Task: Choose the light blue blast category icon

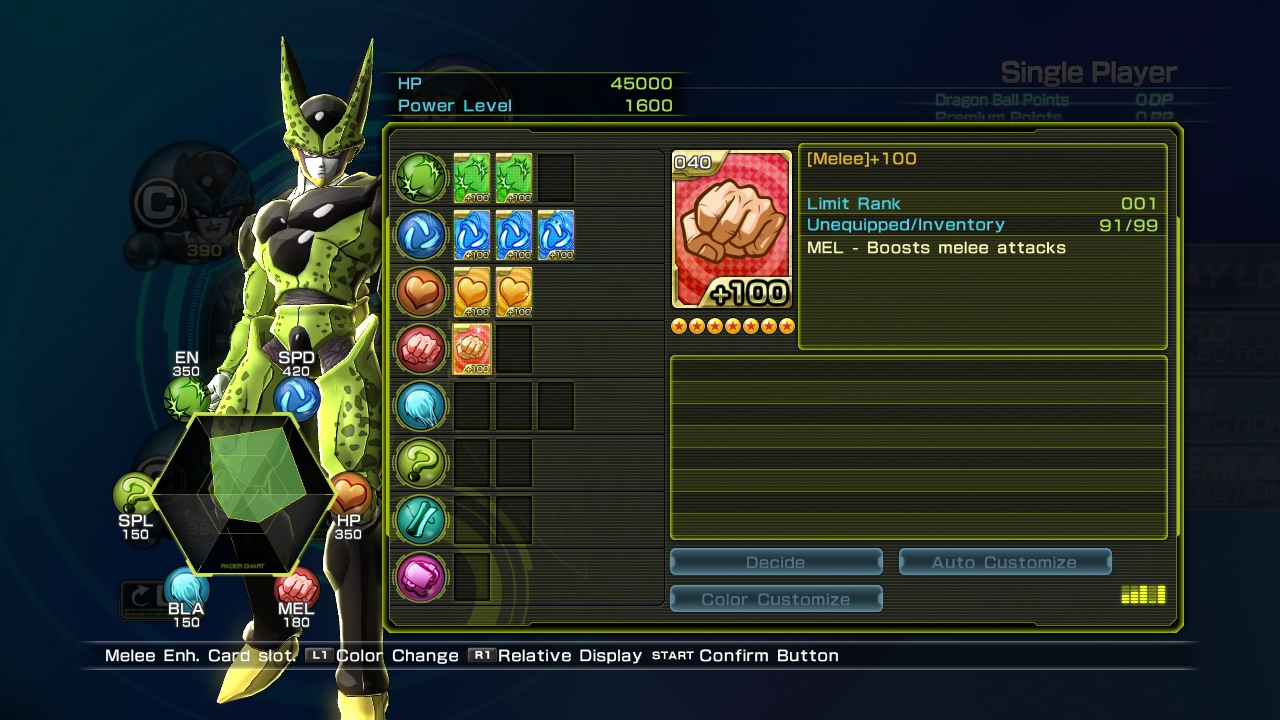Action: [421, 407]
